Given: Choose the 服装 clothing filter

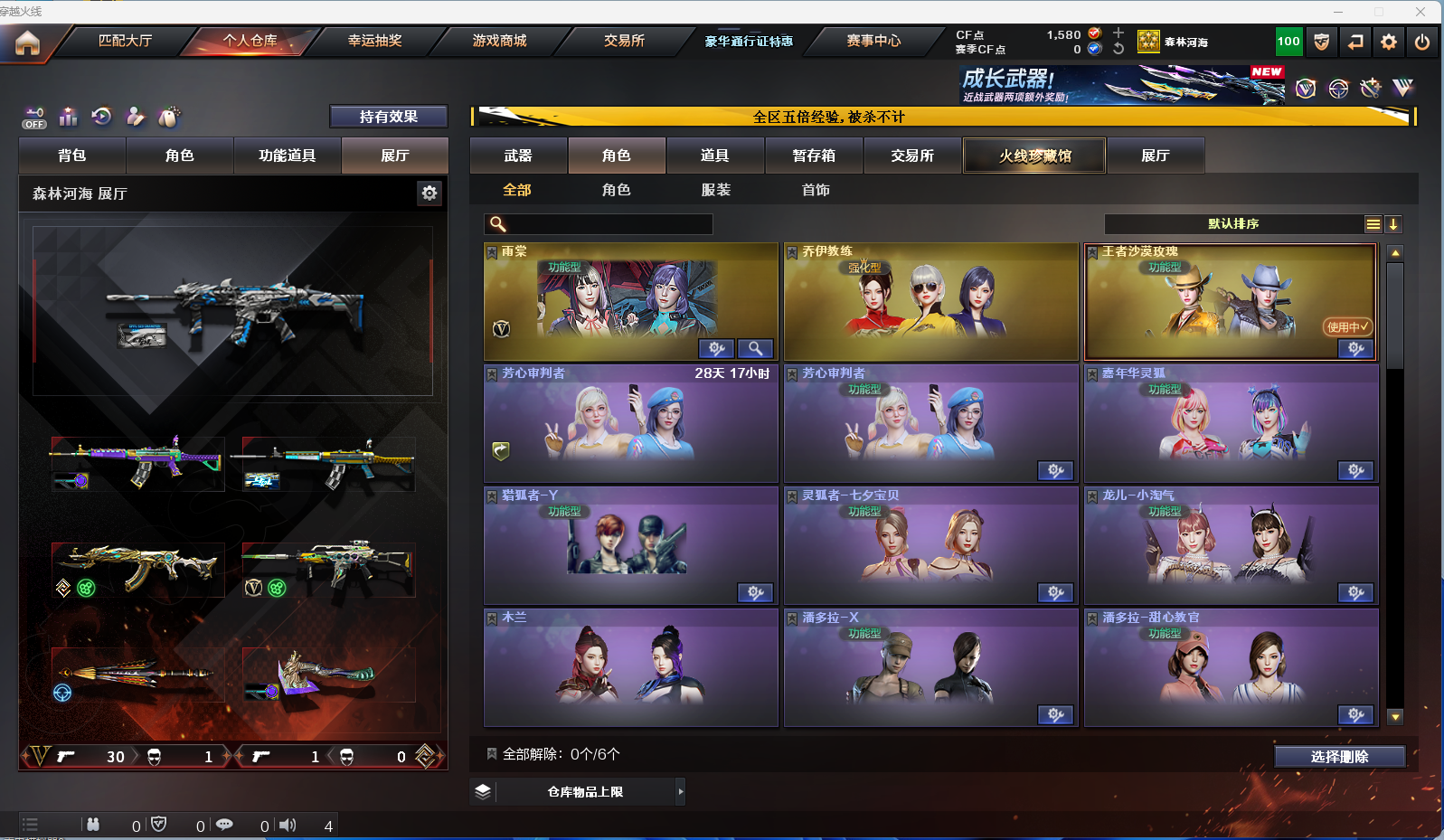Looking at the screenshot, I should (x=715, y=190).
